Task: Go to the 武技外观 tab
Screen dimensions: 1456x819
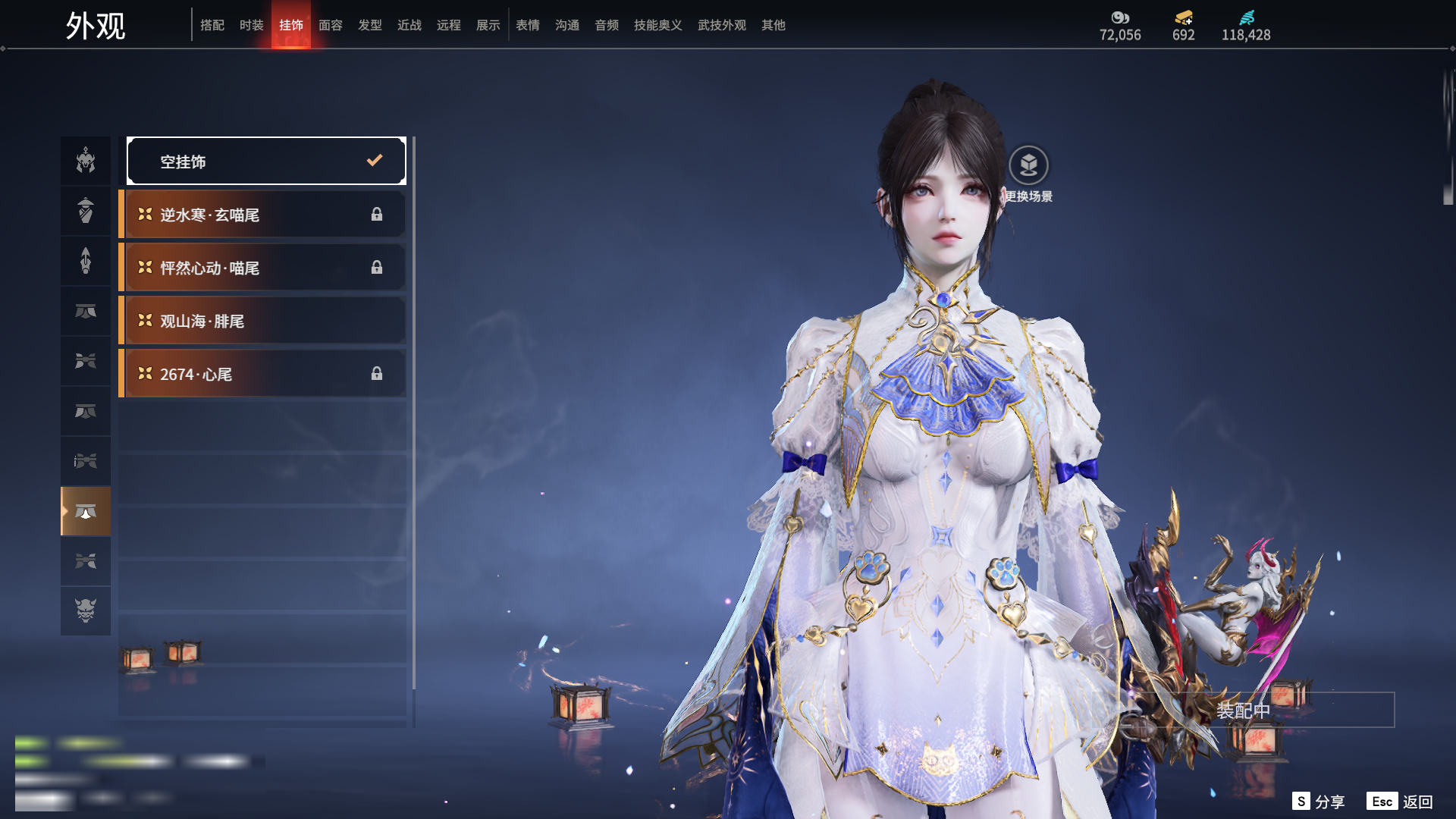Action: (722, 25)
